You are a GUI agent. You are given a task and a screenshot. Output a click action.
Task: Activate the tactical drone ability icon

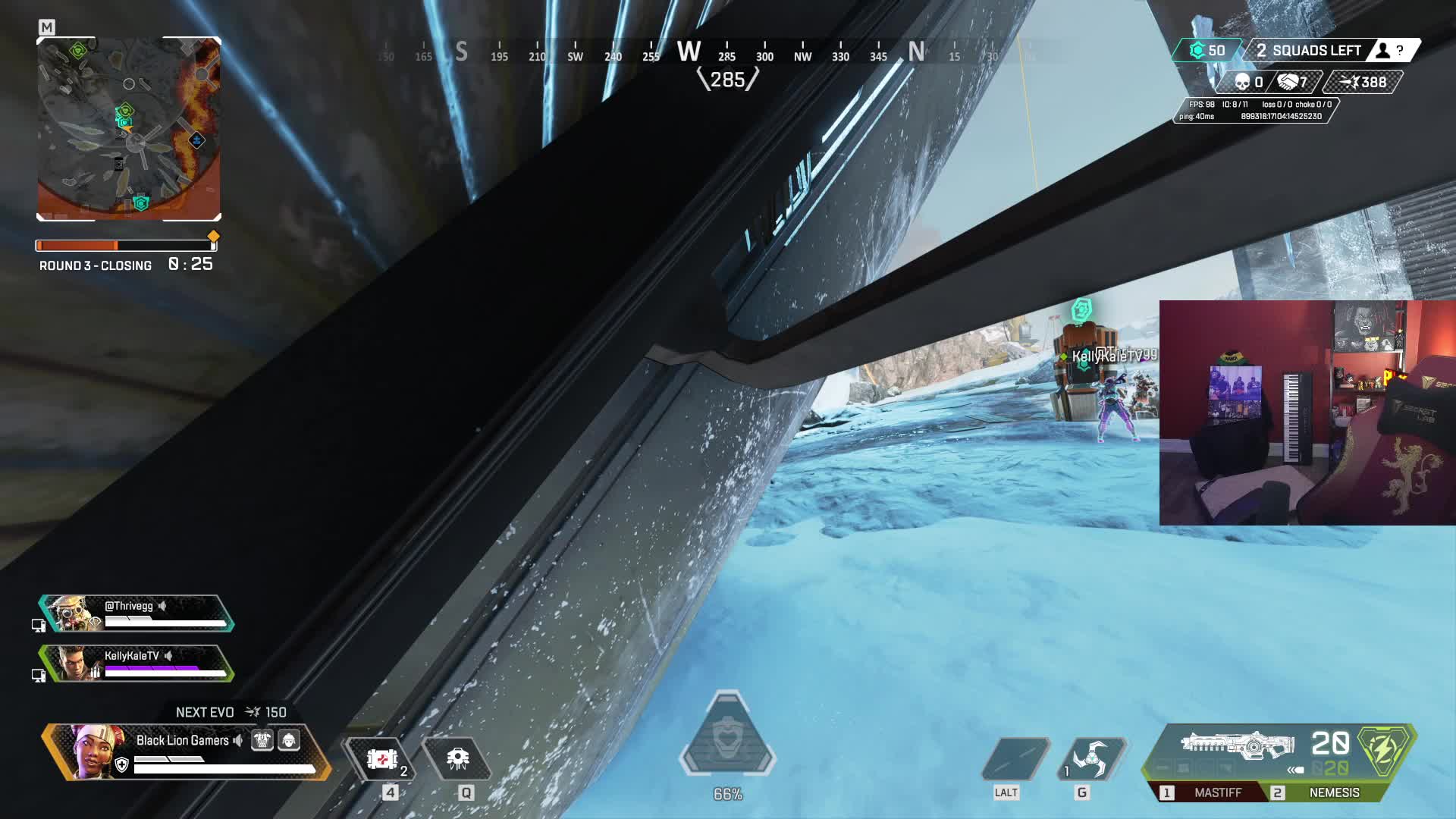click(x=458, y=759)
